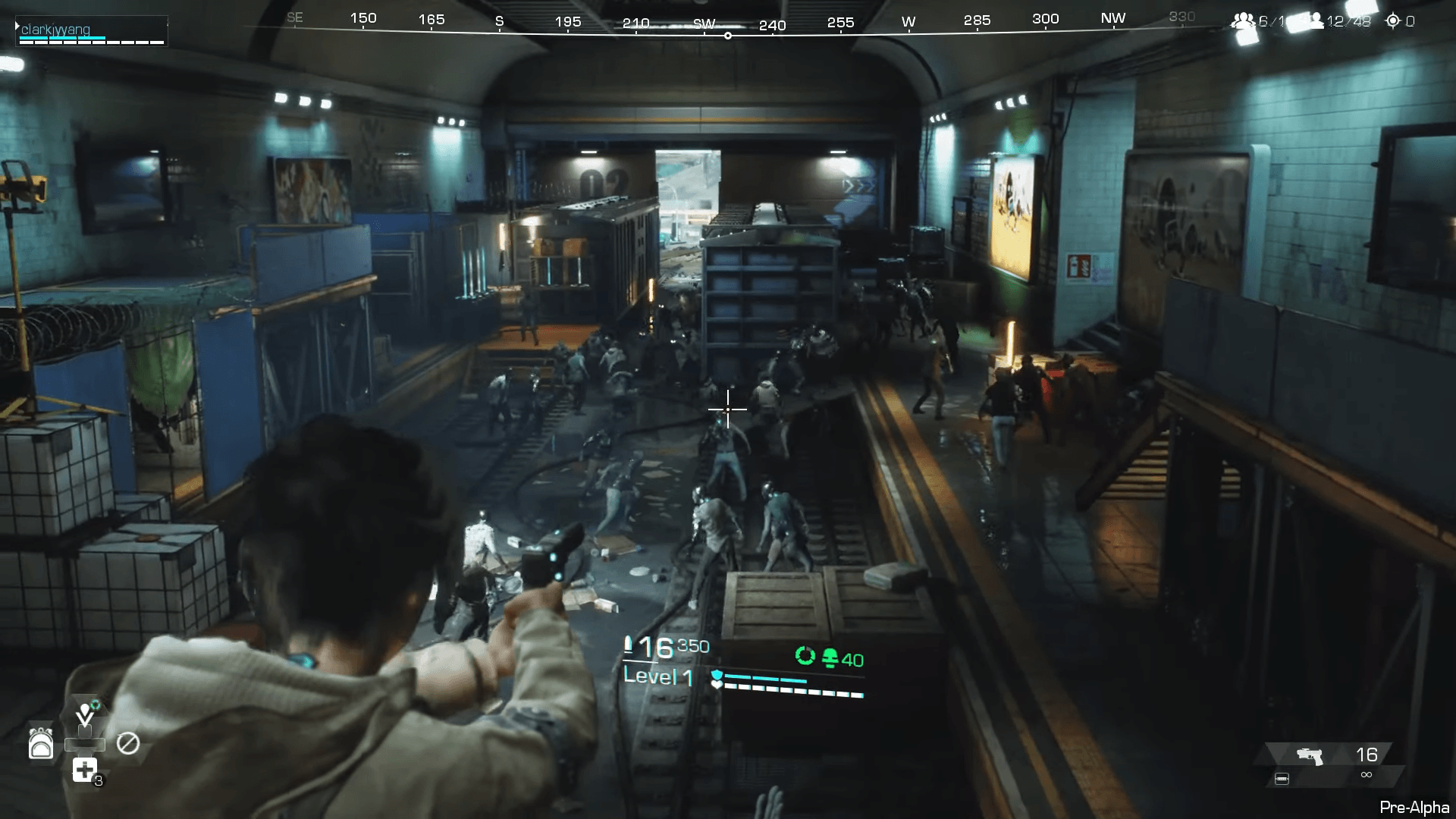The width and height of the screenshot is (1456, 819).
Task: Select the pistol weapon slot
Action: point(1310,755)
